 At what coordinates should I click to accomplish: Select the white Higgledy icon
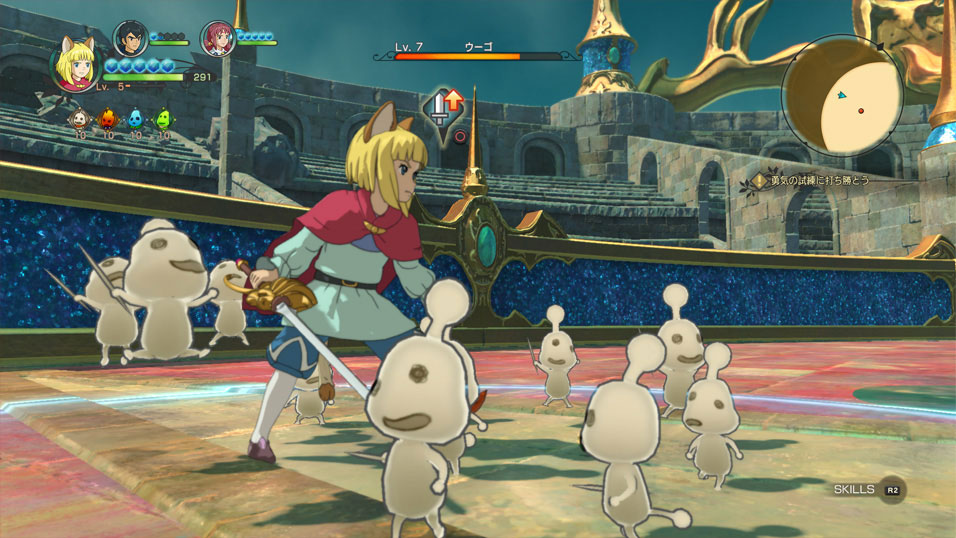78,119
